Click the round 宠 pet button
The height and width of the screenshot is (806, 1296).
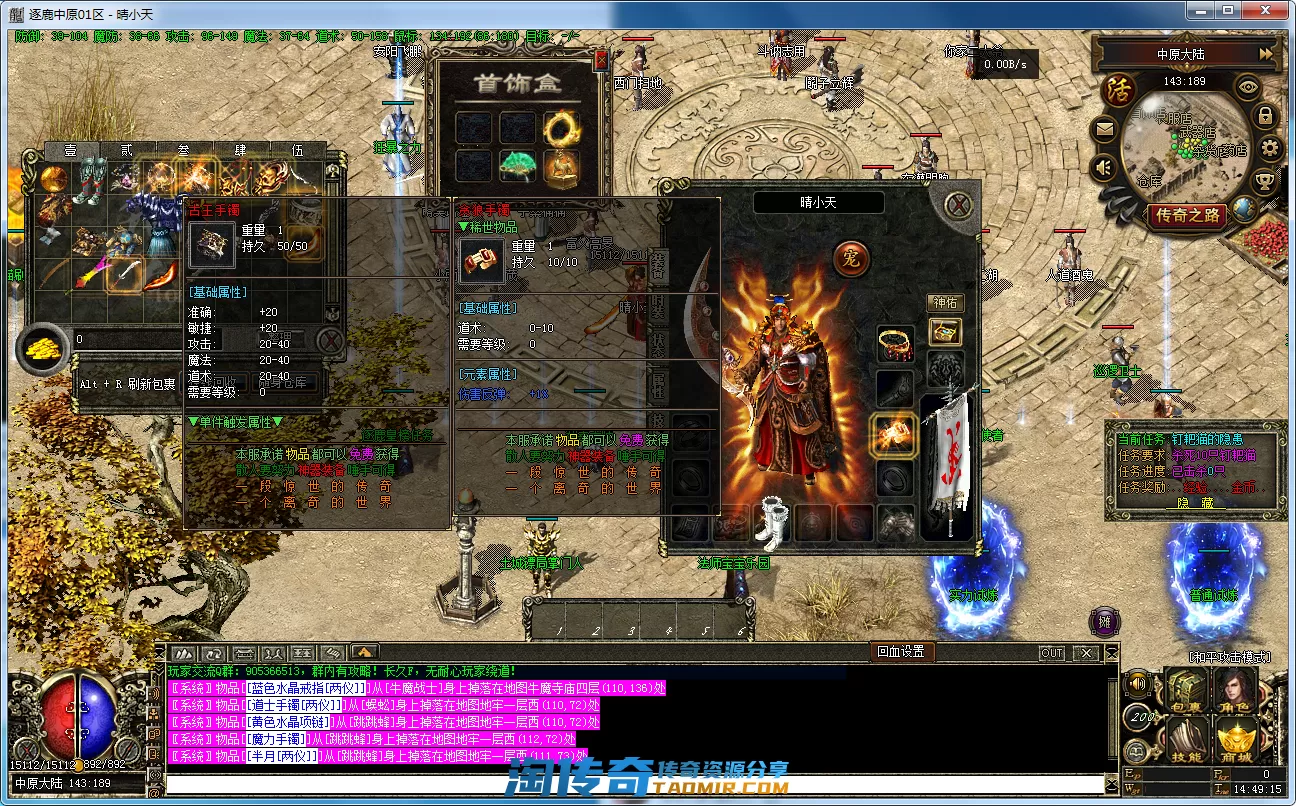tap(851, 259)
